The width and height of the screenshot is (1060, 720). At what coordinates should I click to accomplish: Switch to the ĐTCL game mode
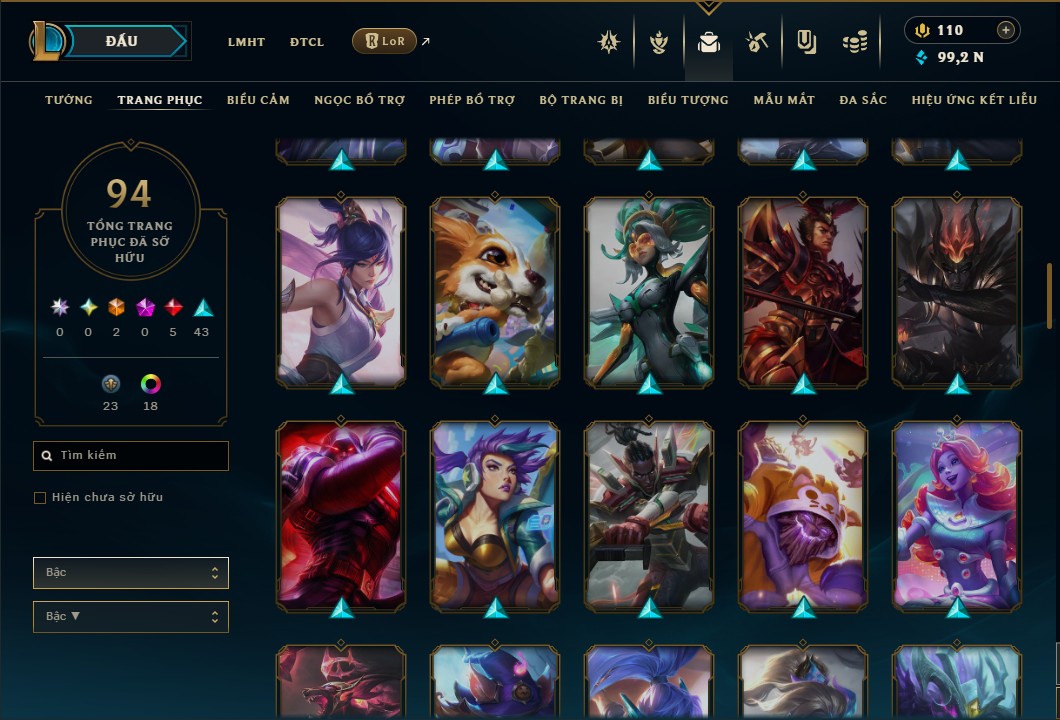click(x=307, y=42)
